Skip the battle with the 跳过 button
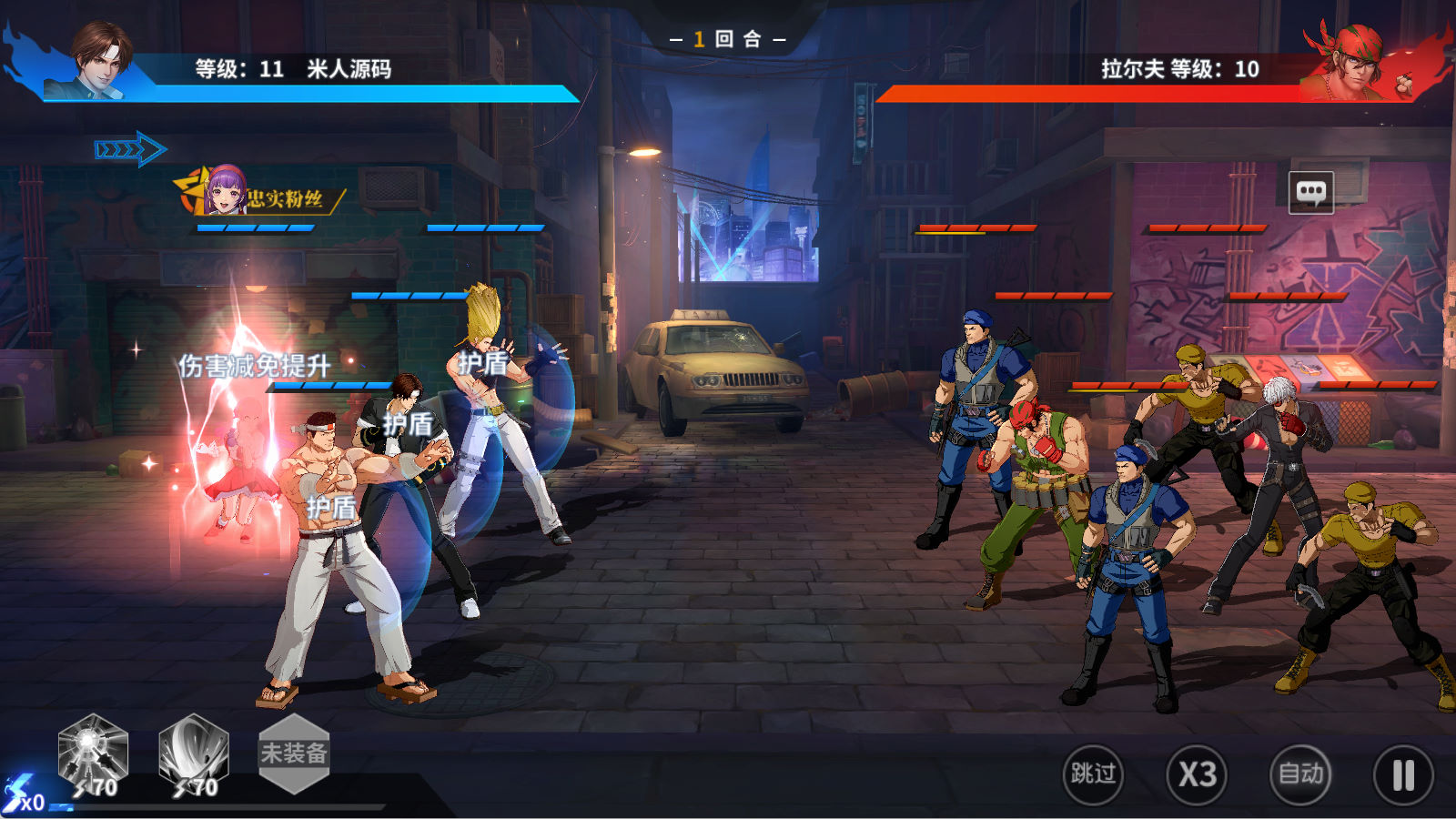1456x819 pixels. point(1093,774)
